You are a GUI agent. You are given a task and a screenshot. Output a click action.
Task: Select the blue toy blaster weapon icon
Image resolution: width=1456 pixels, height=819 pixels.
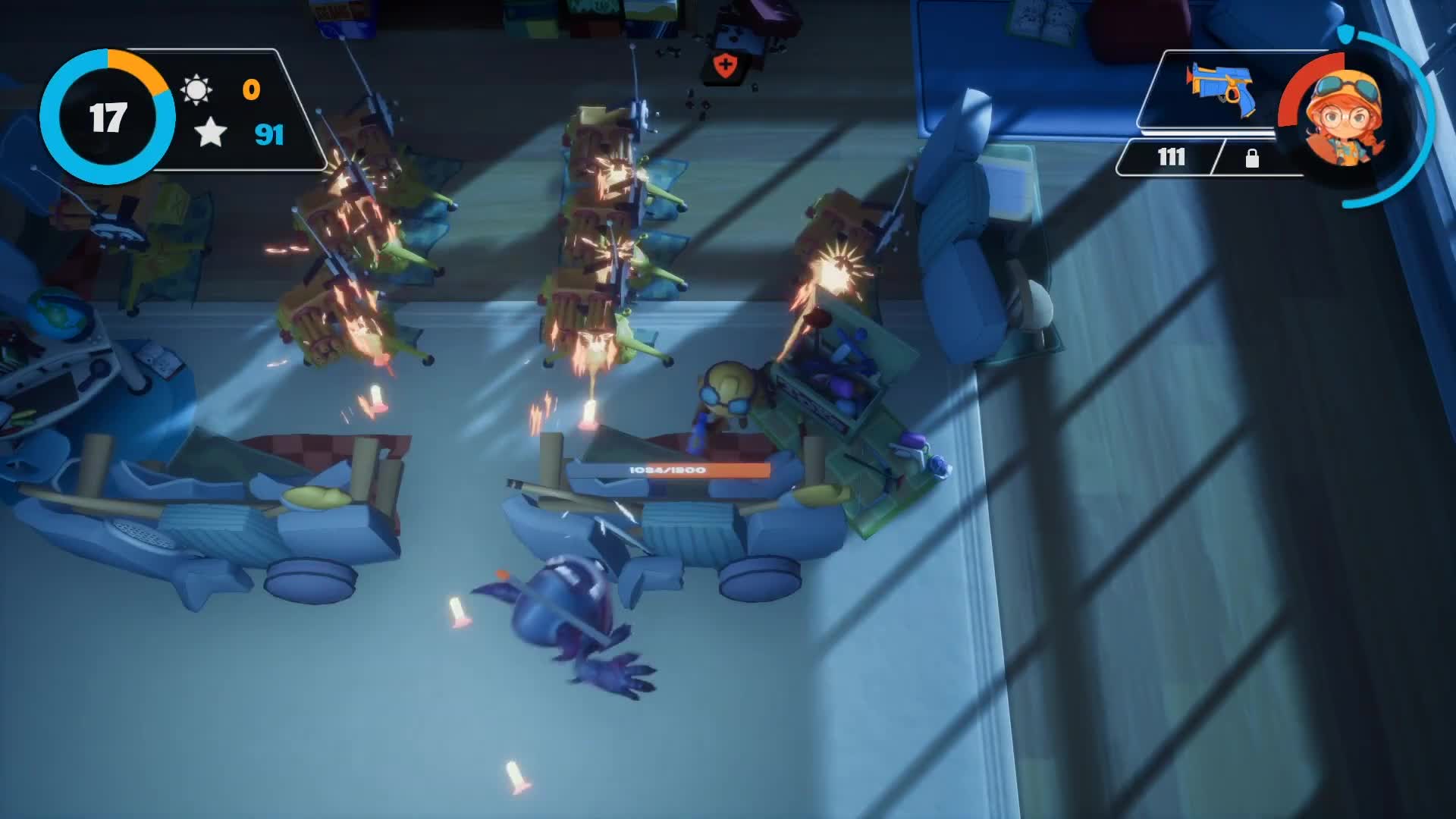point(1219,89)
